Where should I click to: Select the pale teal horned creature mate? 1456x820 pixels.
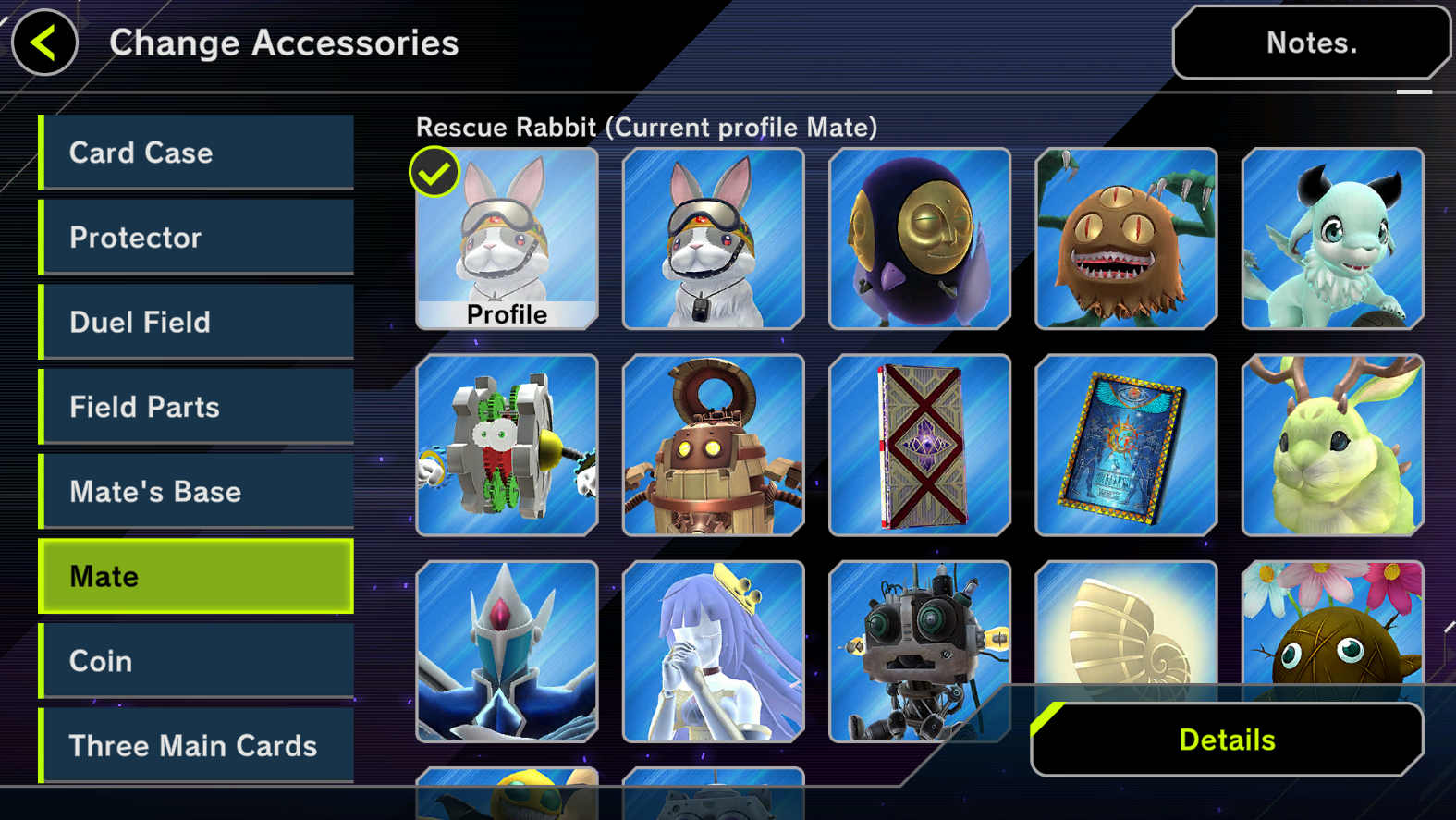pyautogui.click(x=1332, y=239)
